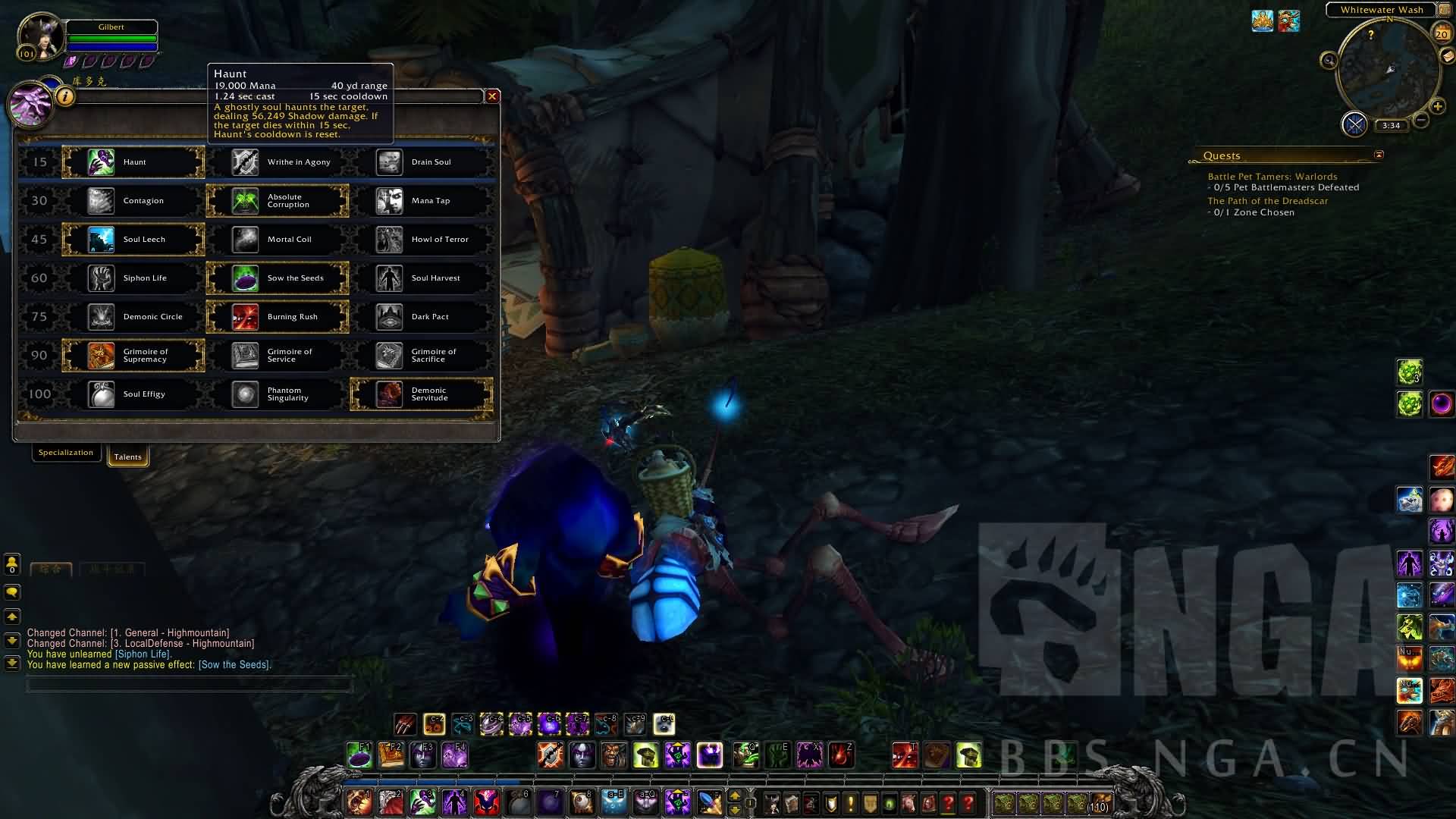Choose the Siphon Life talent
Screen dimensions: 1456x819
[x=133, y=278]
